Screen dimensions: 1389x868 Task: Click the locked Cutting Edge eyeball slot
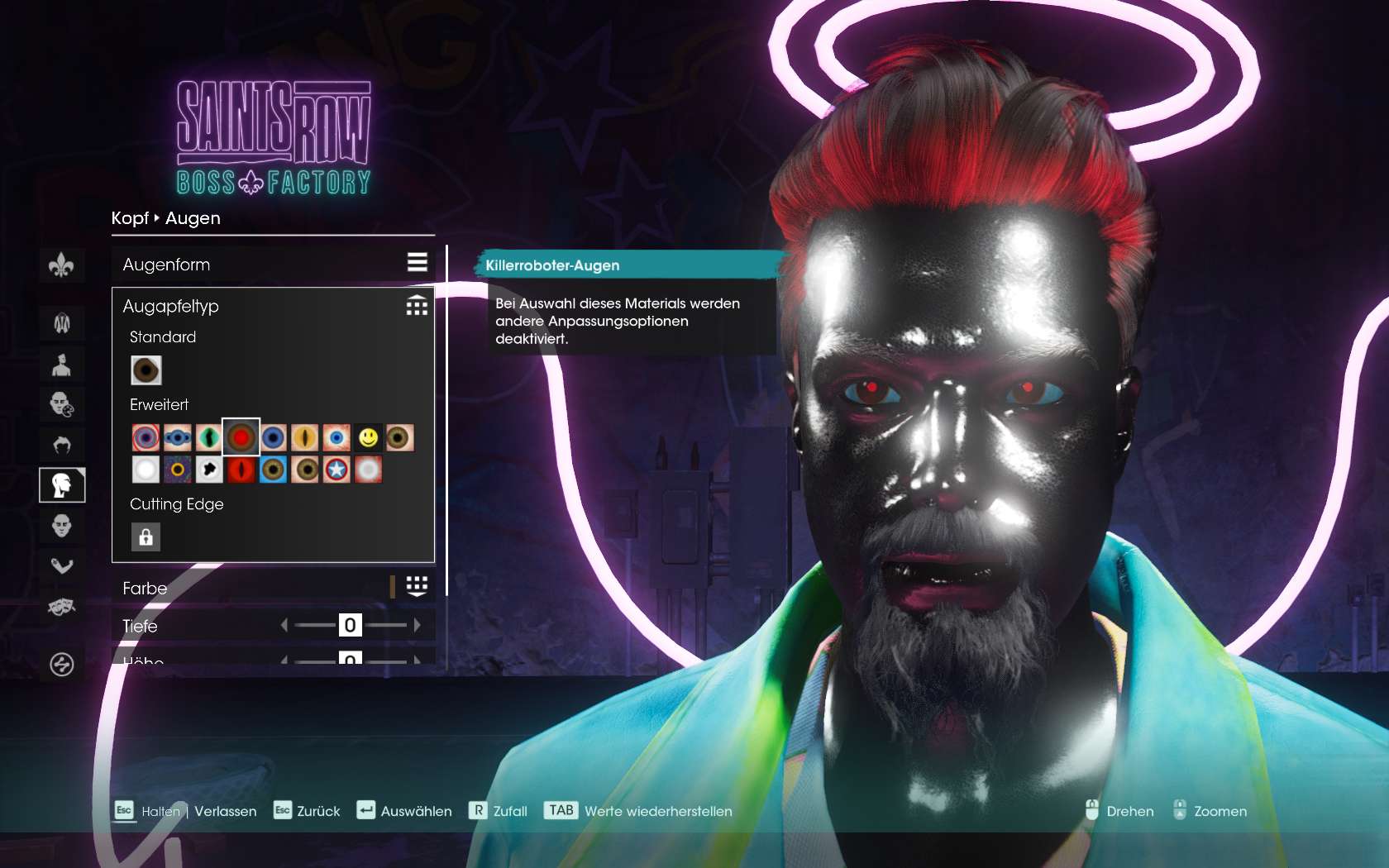pos(146,537)
